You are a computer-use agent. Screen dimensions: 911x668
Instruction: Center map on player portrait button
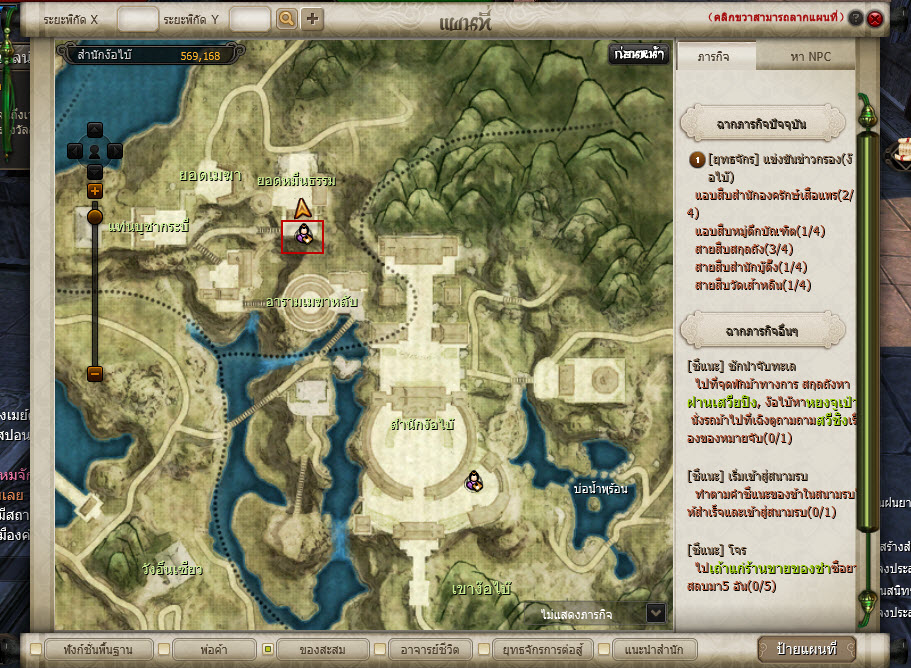tap(95, 151)
